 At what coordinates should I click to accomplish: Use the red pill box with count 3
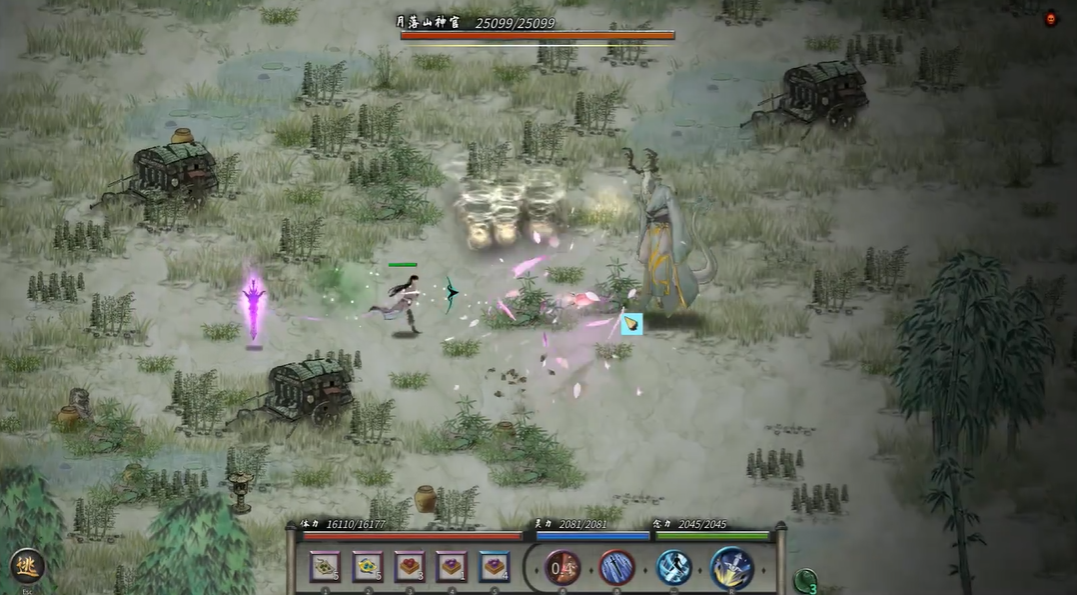(x=410, y=567)
